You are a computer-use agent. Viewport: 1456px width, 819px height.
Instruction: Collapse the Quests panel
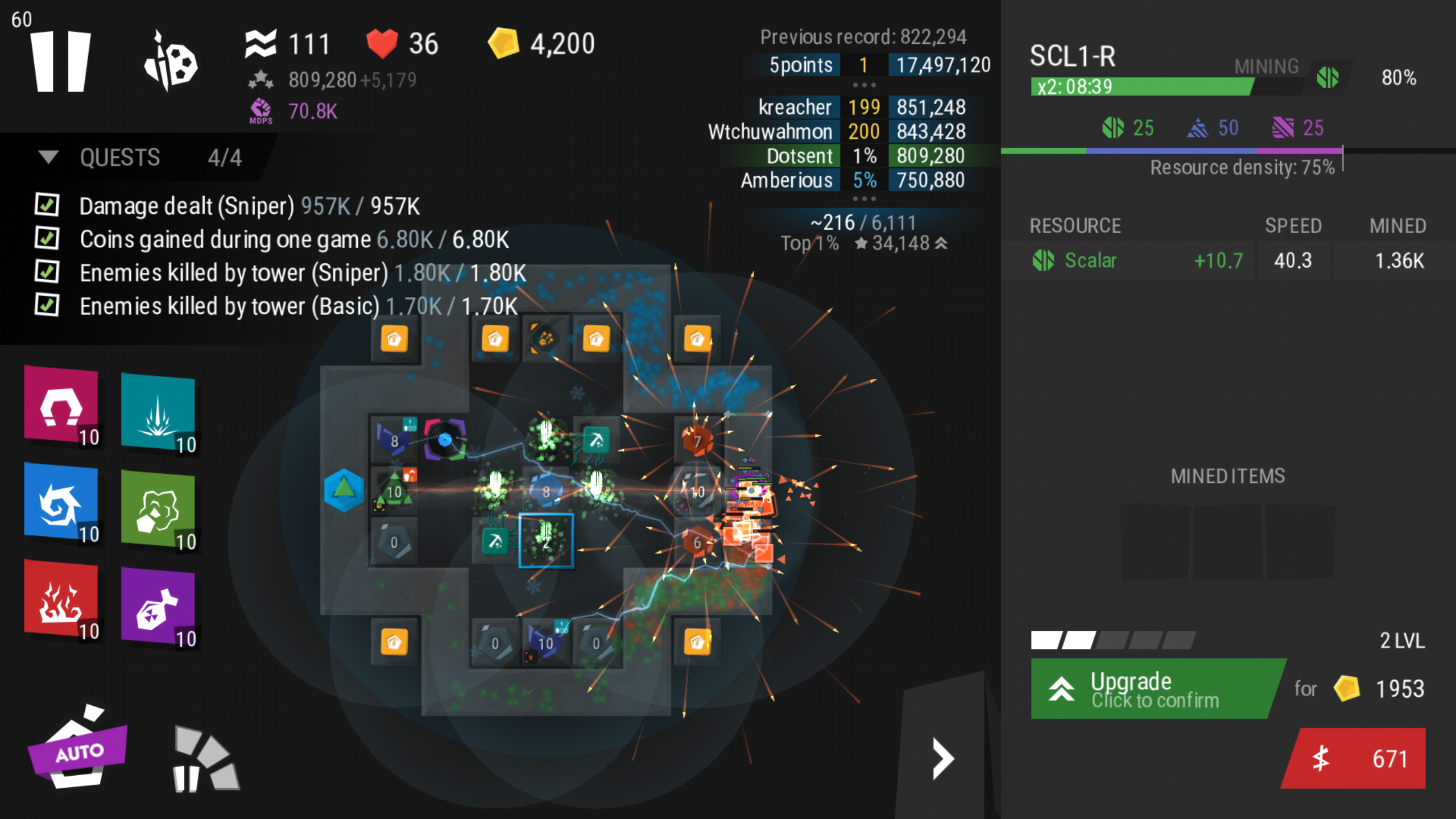tap(49, 158)
